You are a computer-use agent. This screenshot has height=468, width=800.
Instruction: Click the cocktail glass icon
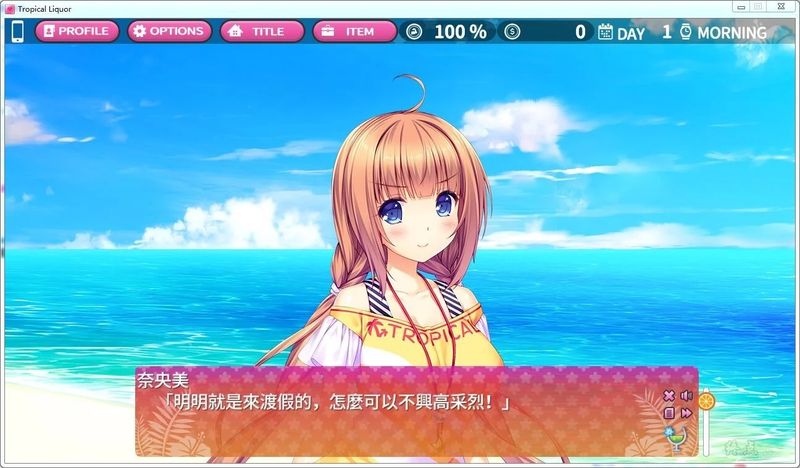pos(676,437)
